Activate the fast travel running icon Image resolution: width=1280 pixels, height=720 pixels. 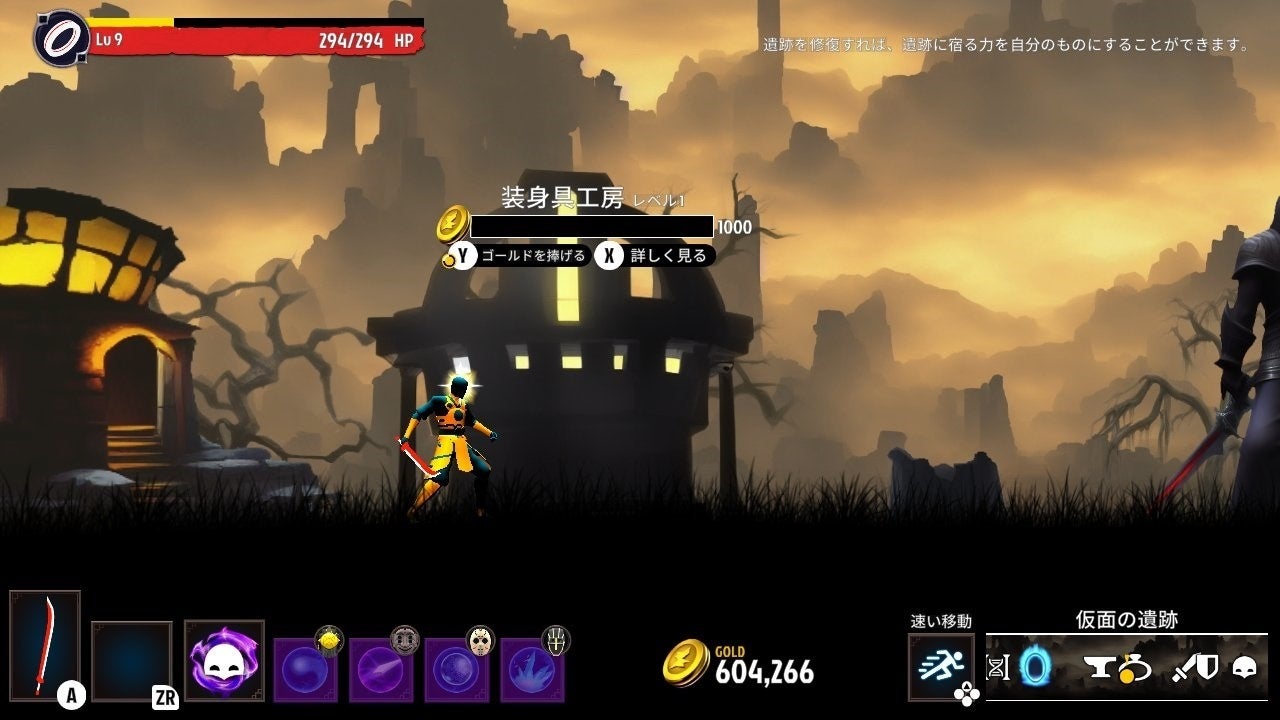coord(941,666)
